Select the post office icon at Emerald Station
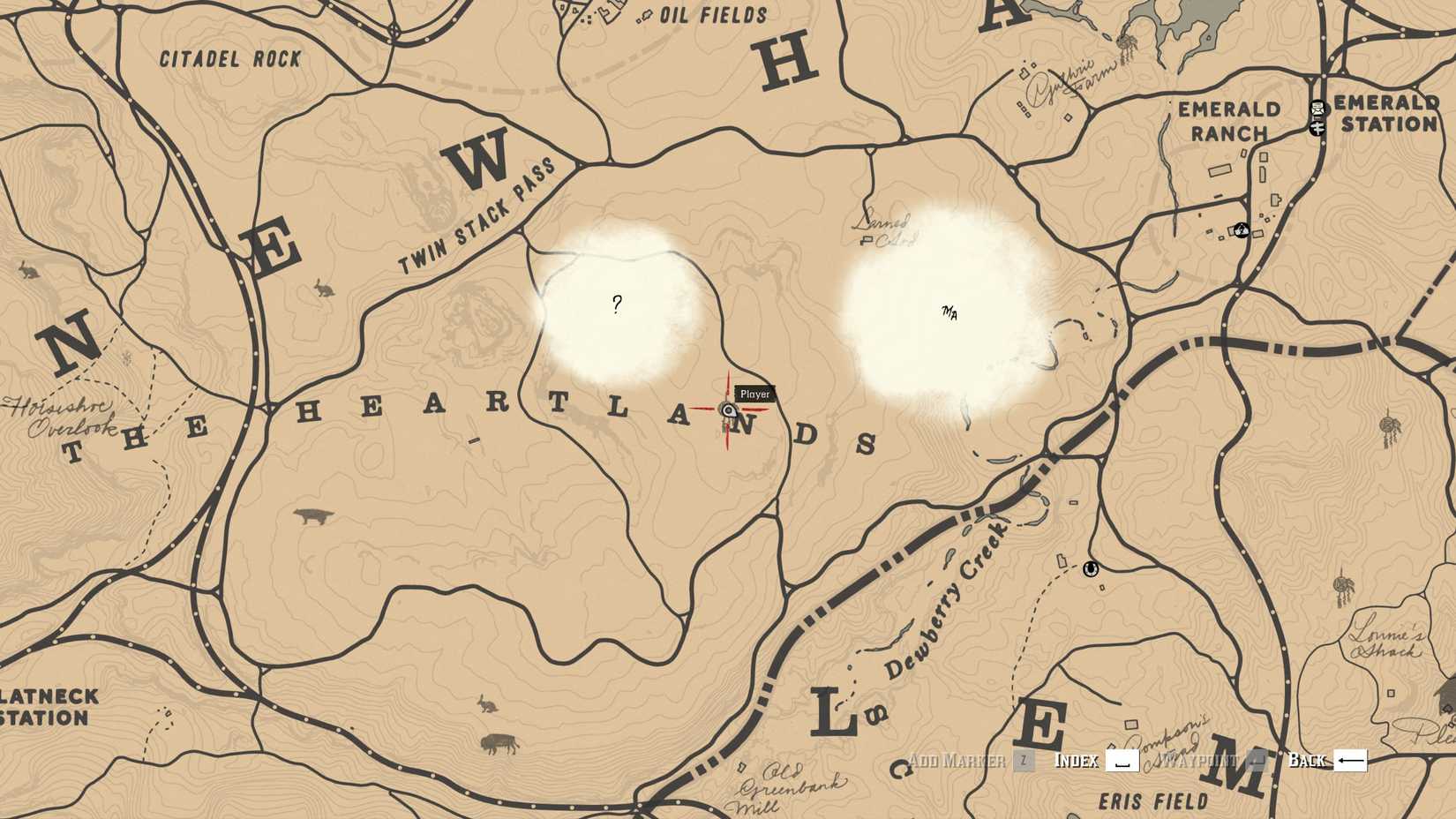This screenshot has height=819, width=1456. point(1316,109)
